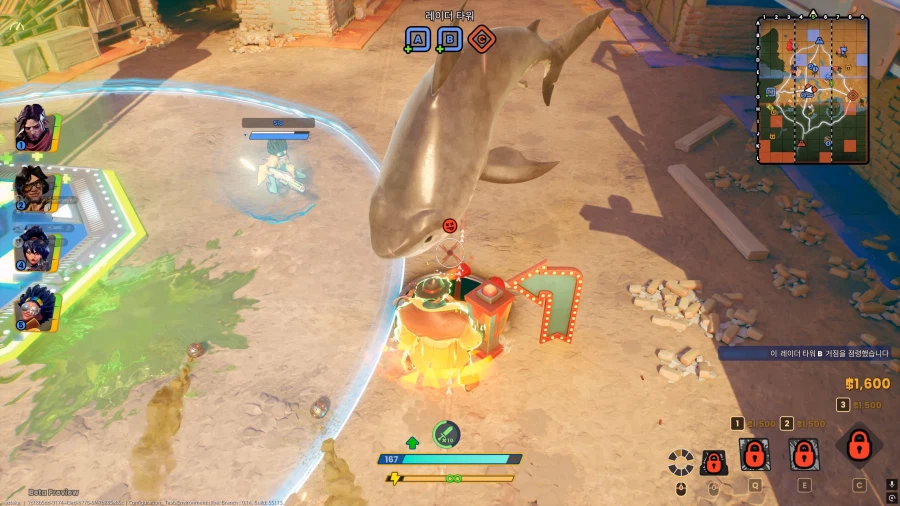The height and width of the screenshot is (506, 900).
Task: Select raider tower point A indicator
Action: [x=418, y=39]
